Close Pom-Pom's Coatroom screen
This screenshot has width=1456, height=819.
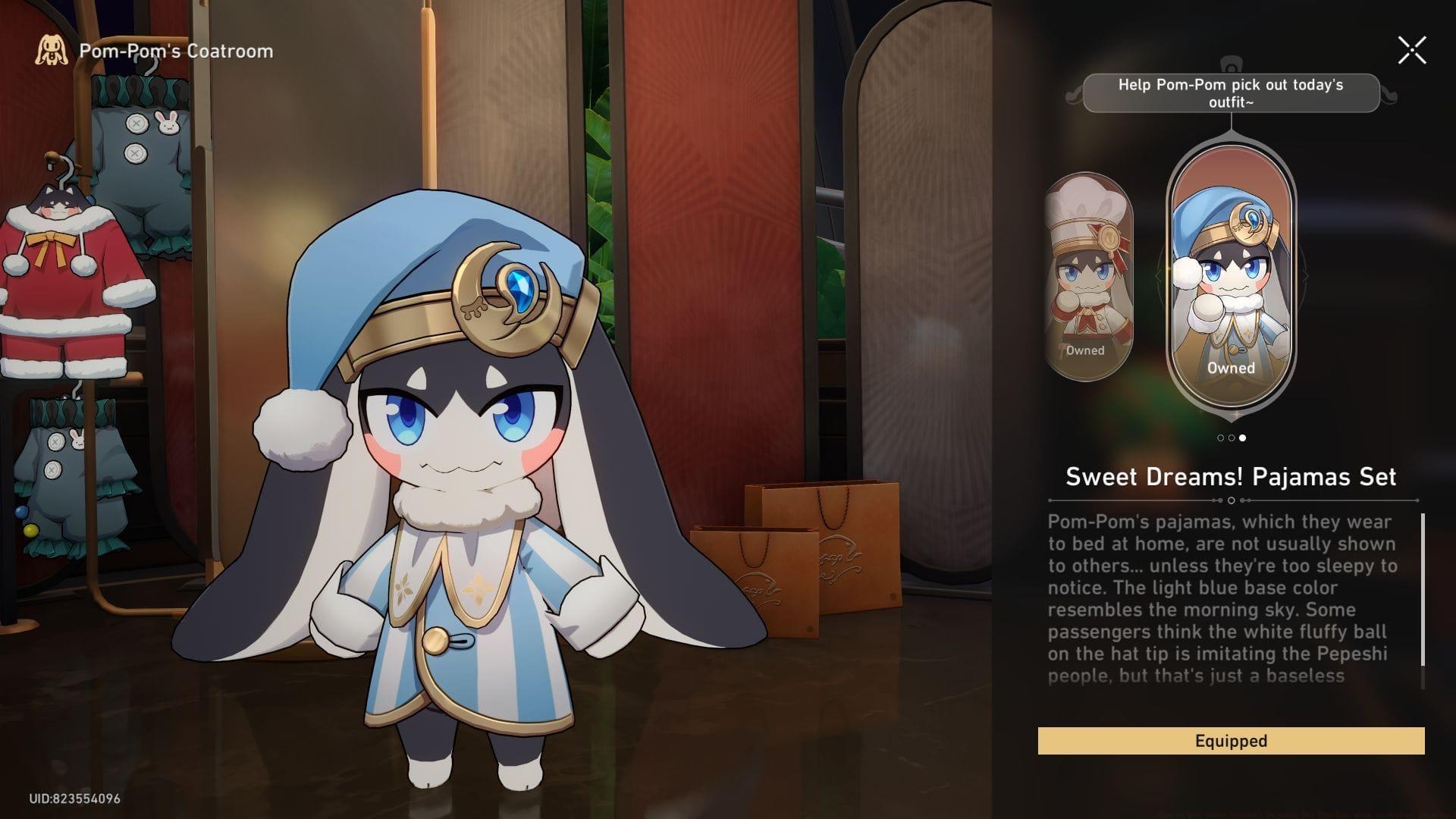[1412, 51]
